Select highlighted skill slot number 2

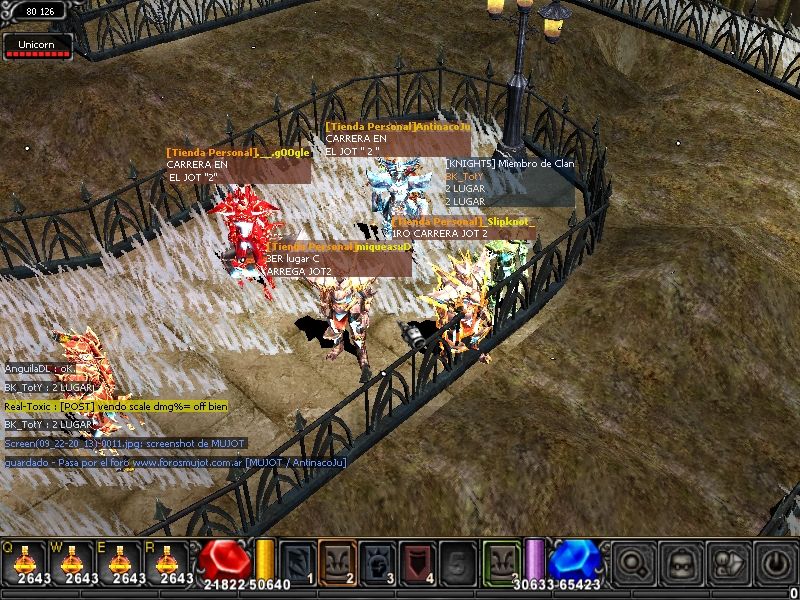click(x=337, y=561)
